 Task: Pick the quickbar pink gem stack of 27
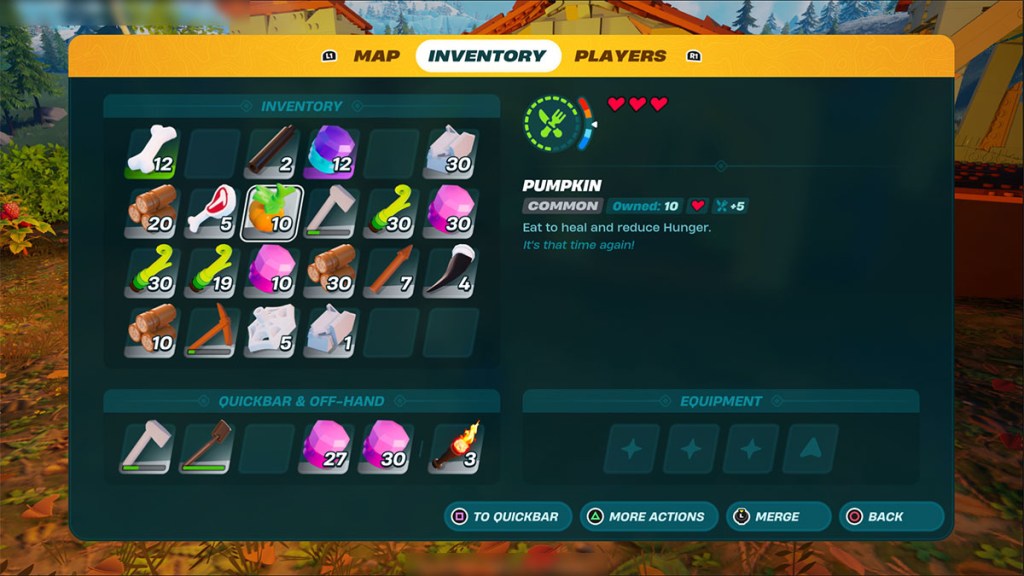[326, 446]
